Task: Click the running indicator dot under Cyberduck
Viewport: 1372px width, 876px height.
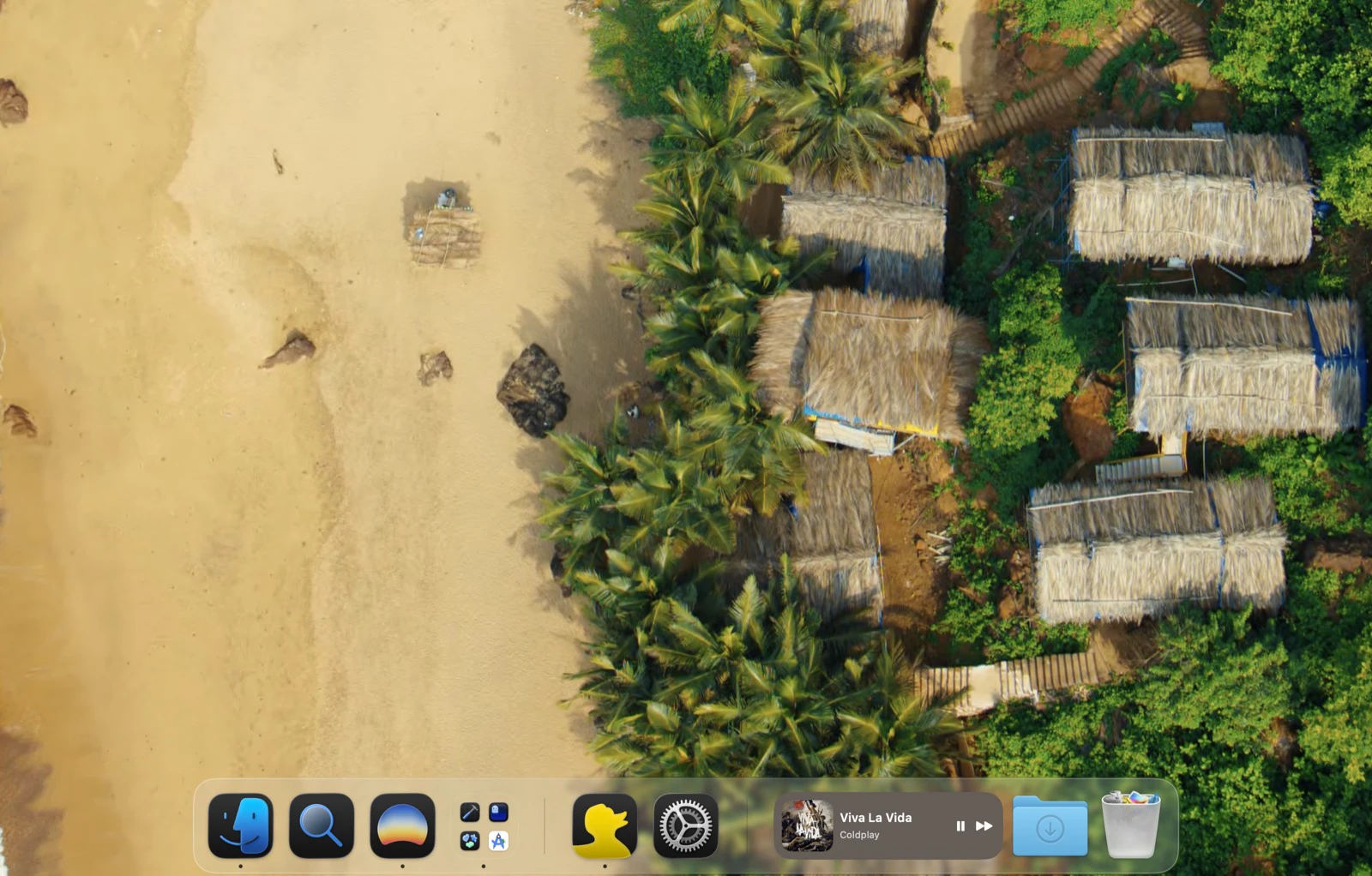Action: point(605,865)
